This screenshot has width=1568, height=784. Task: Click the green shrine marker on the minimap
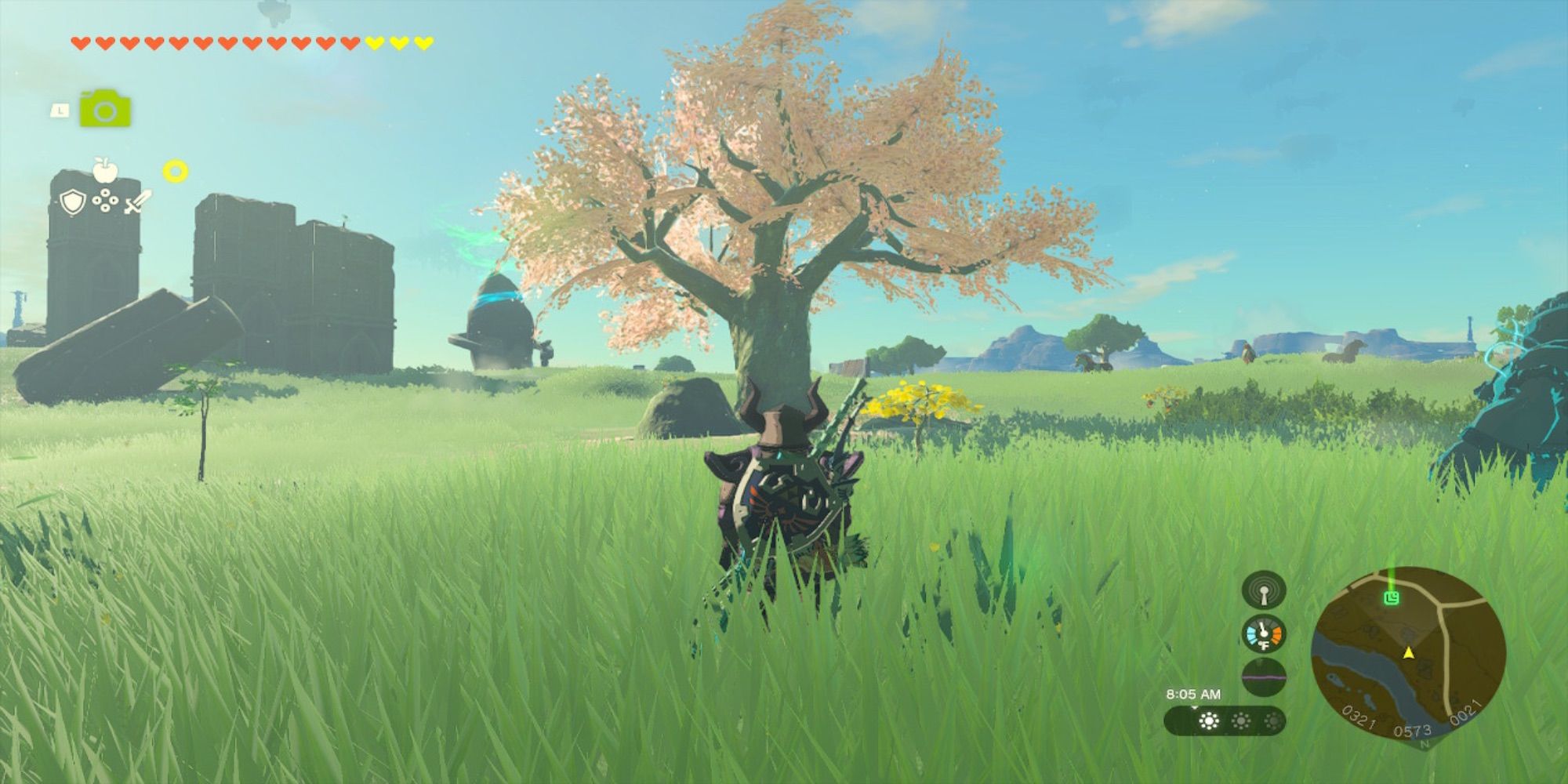pyautogui.click(x=1392, y=599)
